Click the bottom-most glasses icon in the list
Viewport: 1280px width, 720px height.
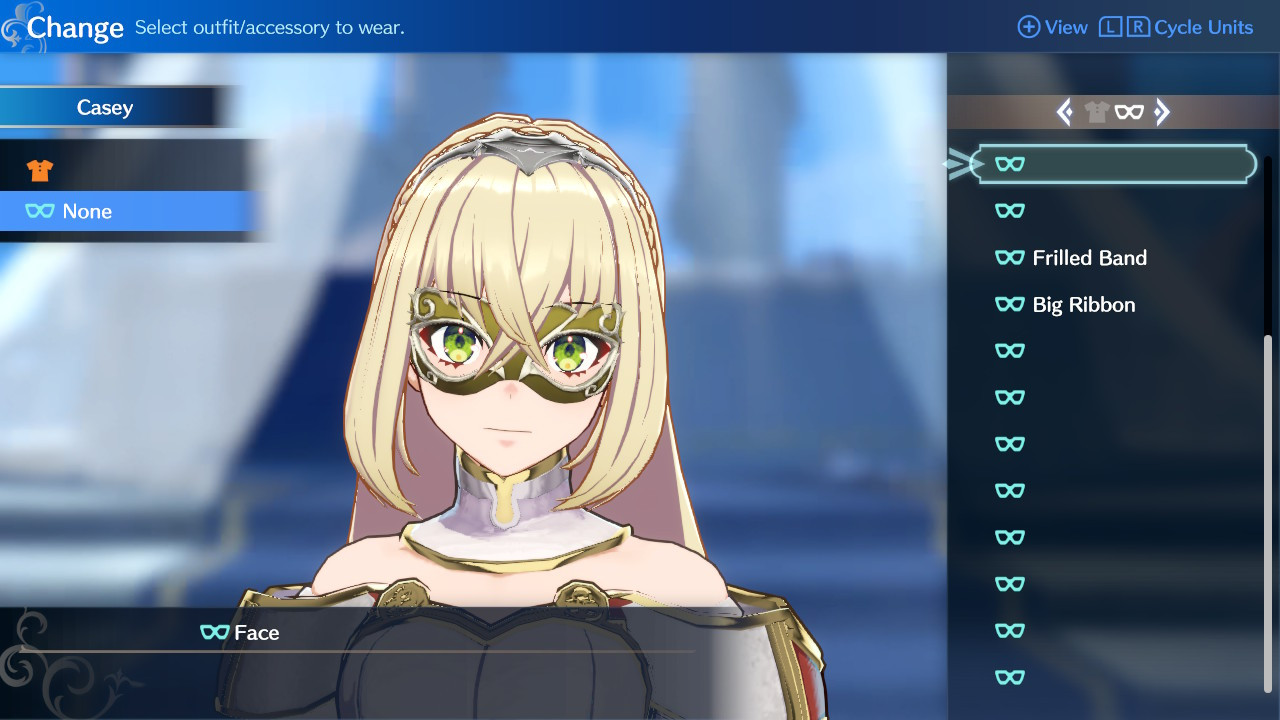(1010, 677)
